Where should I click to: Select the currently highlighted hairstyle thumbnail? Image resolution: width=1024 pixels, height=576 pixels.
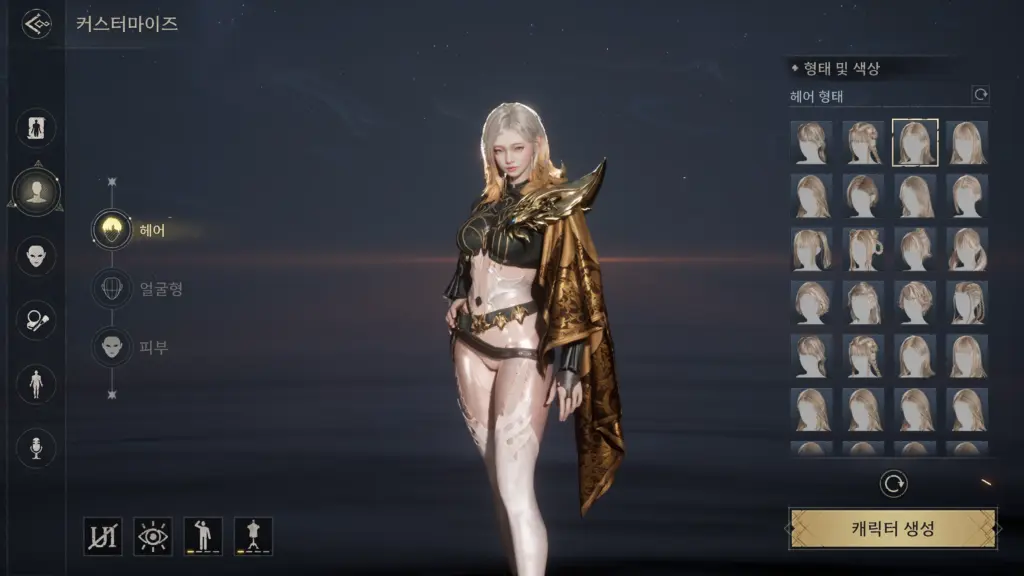[915, 142]
